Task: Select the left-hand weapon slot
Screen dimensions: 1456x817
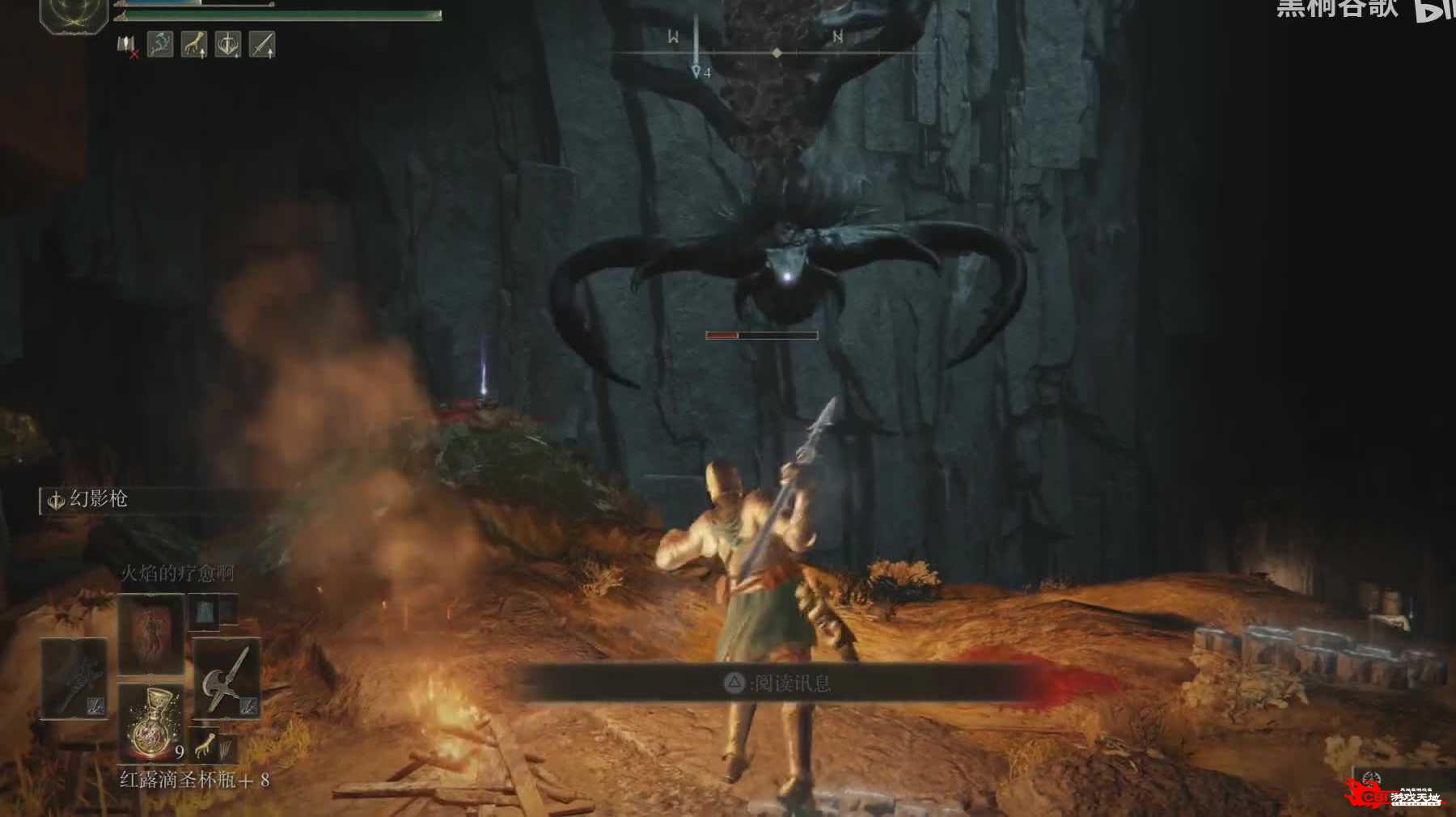Action: click(x=74, y=678)
